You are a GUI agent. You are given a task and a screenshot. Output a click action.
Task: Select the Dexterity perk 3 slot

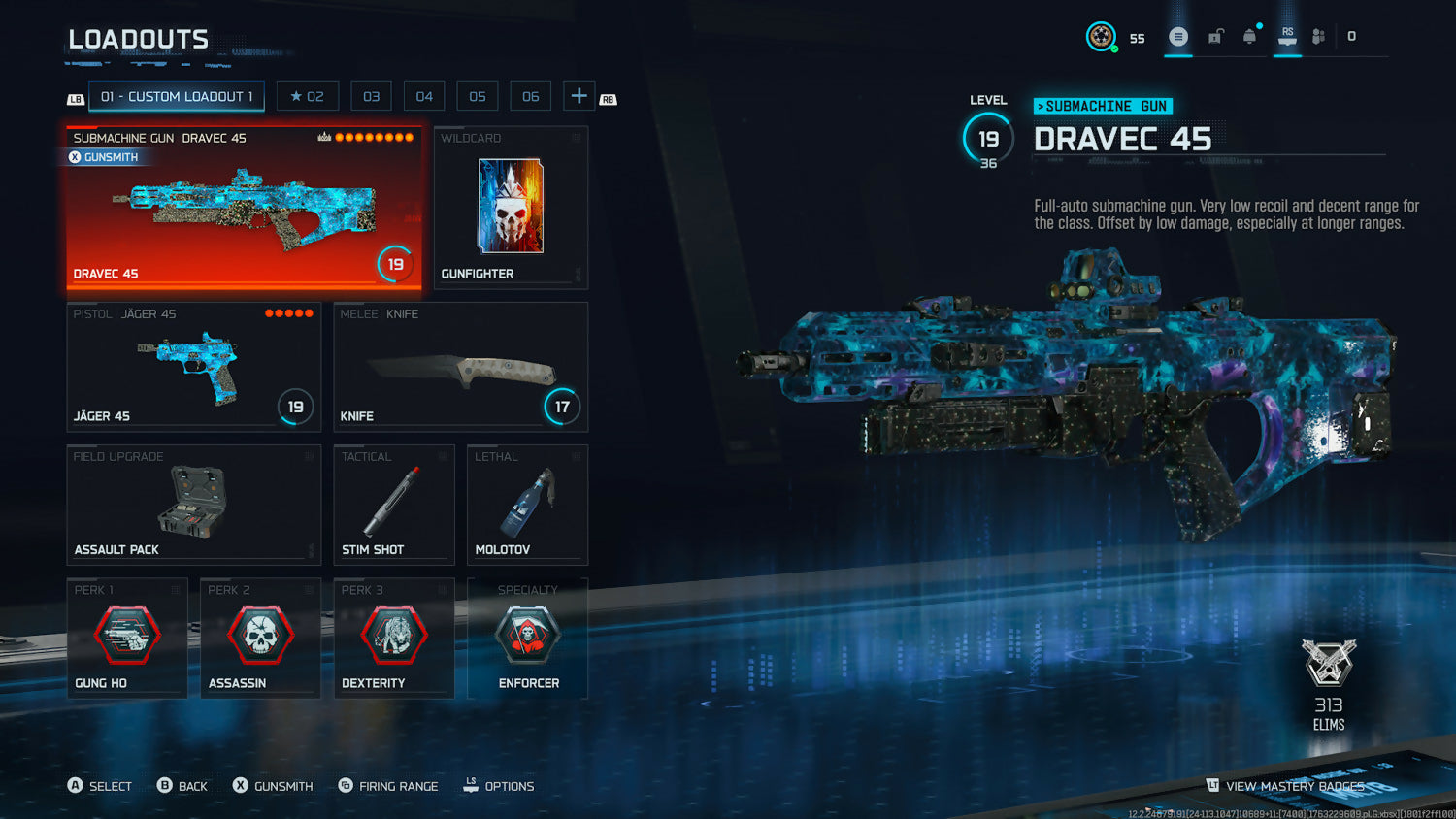click(x=394, y=638)
